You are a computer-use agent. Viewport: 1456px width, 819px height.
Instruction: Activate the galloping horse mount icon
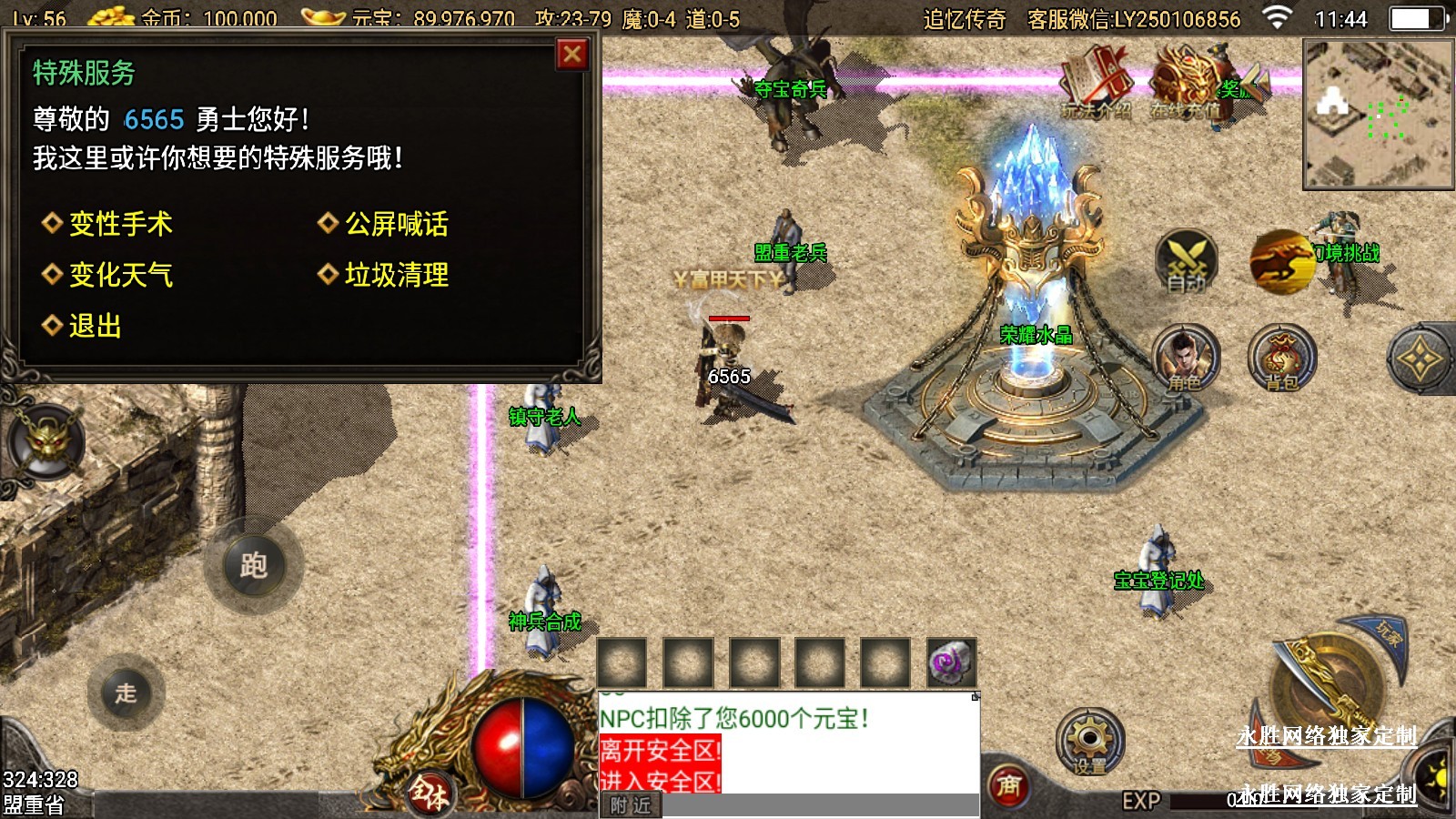click(1281, 260)
